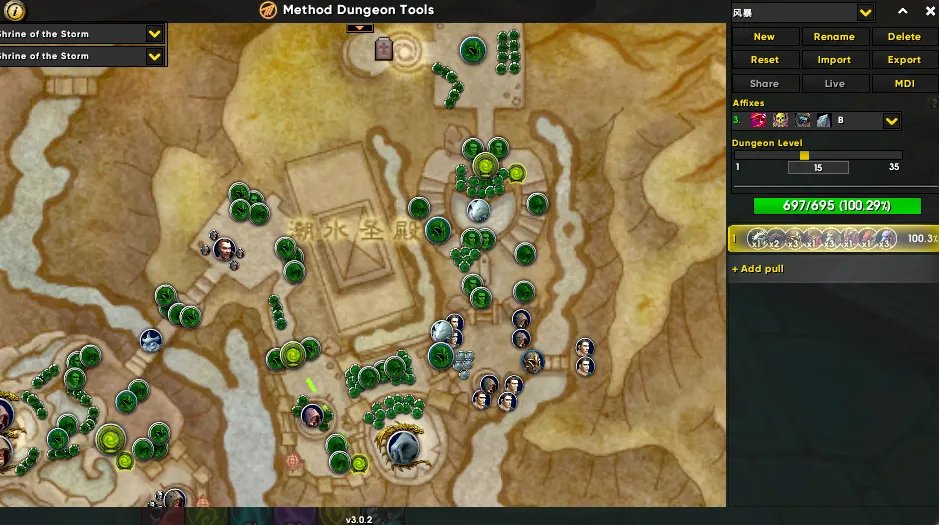Select the dungeon level number field
The height and width of the screenshot is (525, 939).
[x=818, y=168]
